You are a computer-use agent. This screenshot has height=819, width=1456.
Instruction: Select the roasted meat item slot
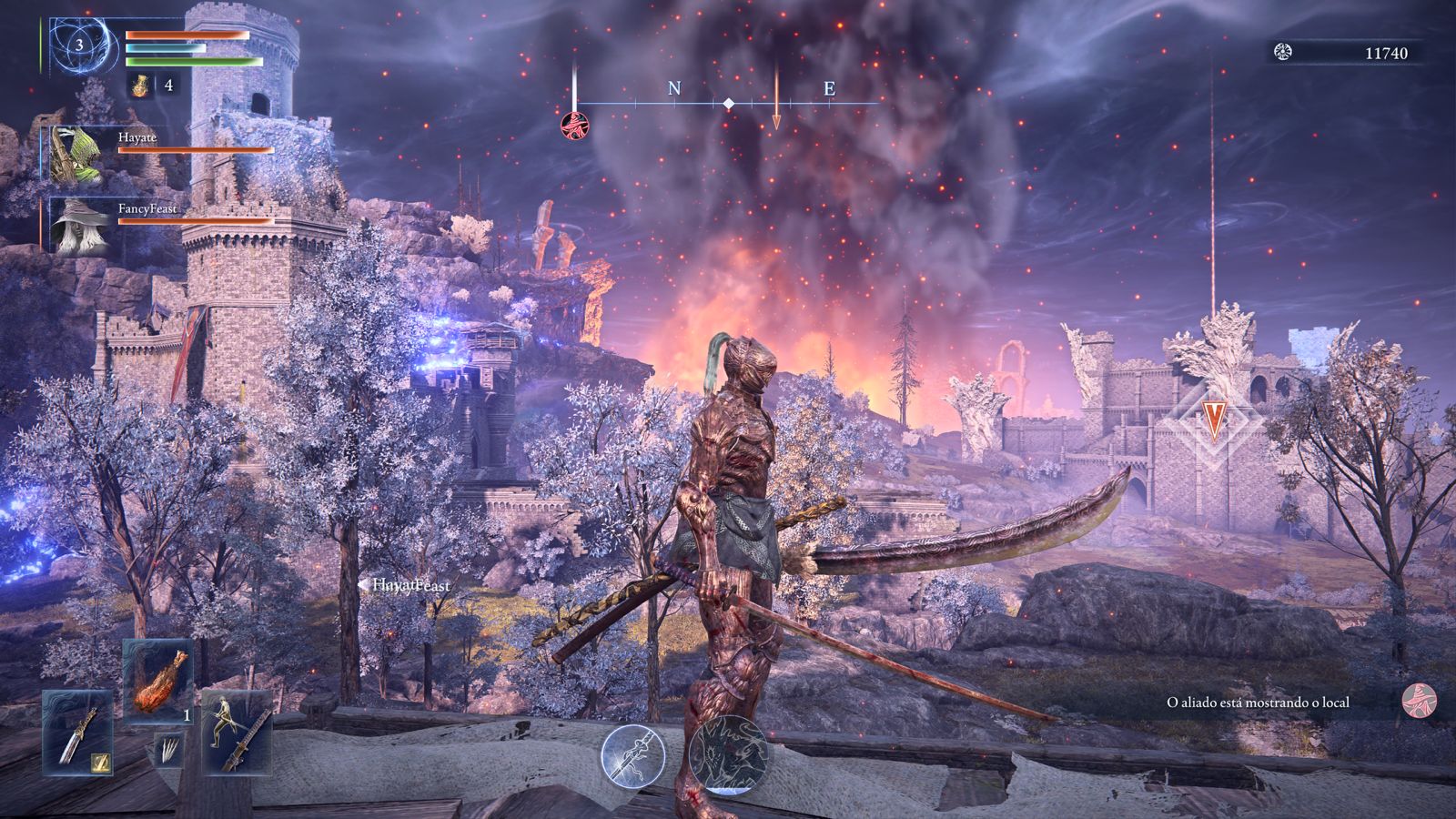click(x=157, y=680)
